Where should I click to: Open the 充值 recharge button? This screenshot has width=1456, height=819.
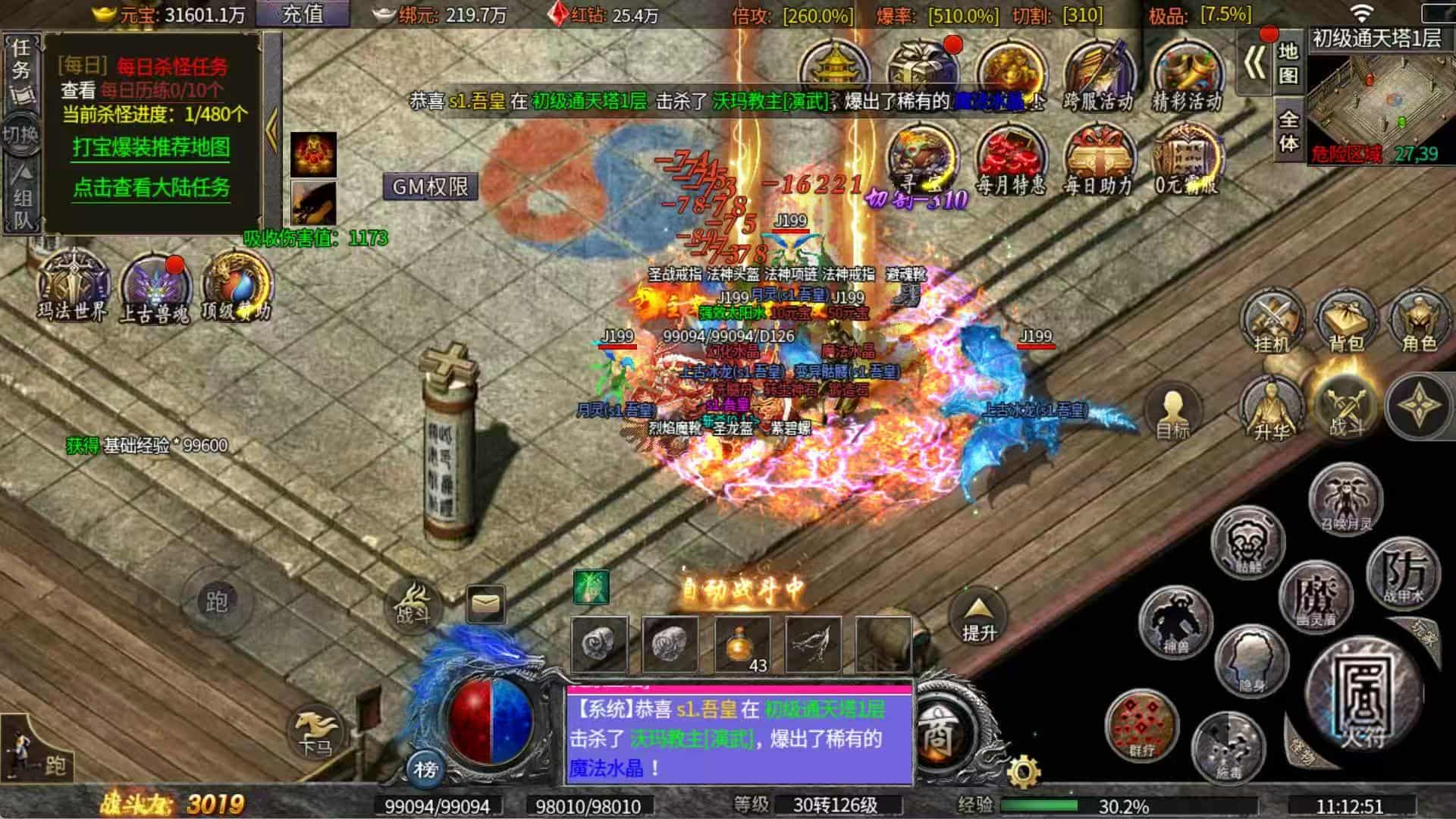point(303,14)
